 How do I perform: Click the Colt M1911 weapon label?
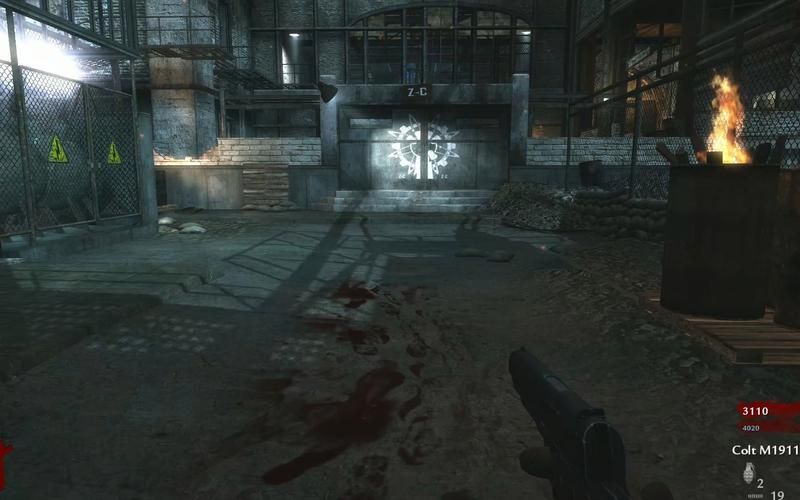coord(765,451)
